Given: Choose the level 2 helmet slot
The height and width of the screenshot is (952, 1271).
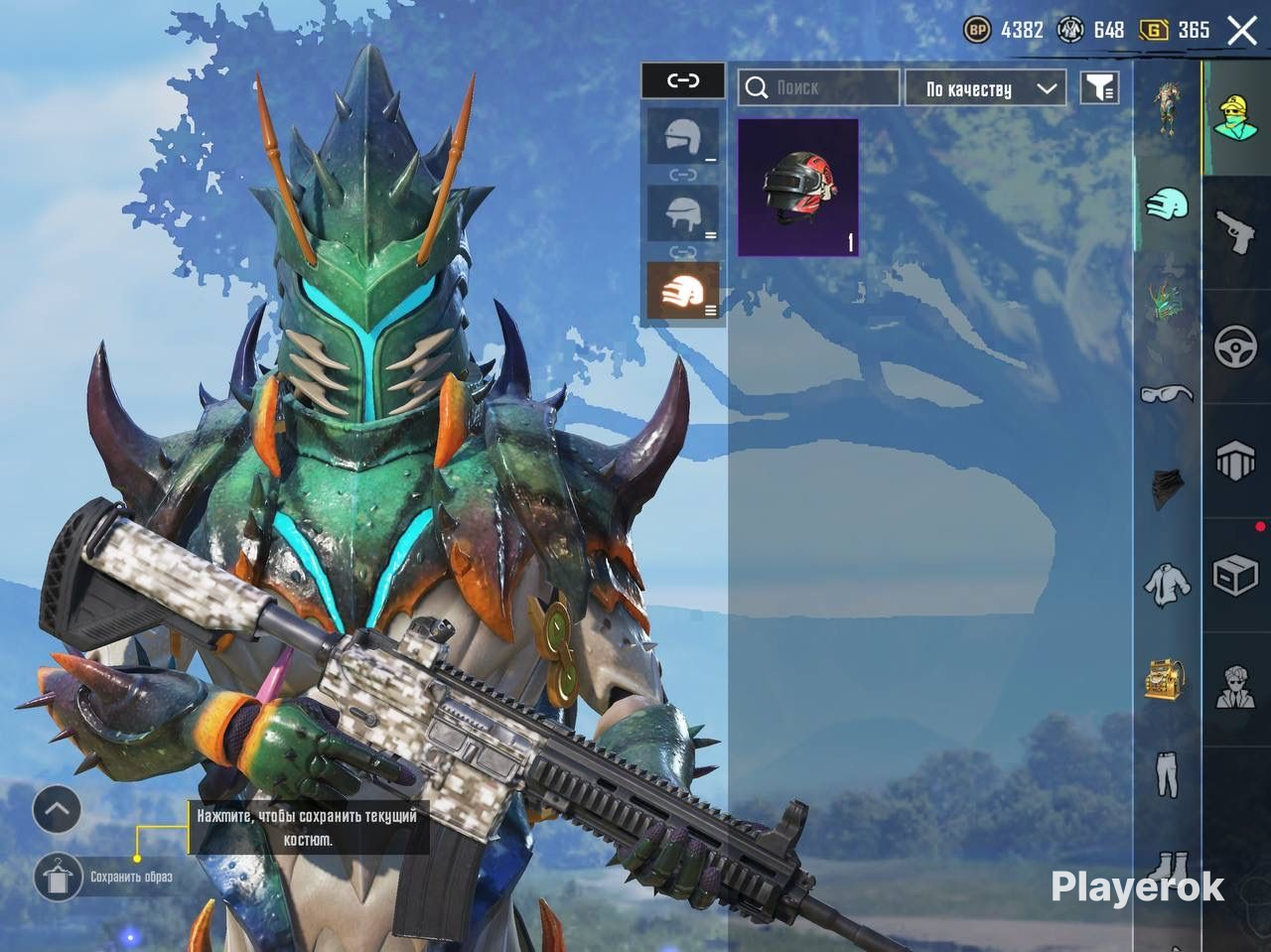Looking at the screenshot, I should pos(683,213).
